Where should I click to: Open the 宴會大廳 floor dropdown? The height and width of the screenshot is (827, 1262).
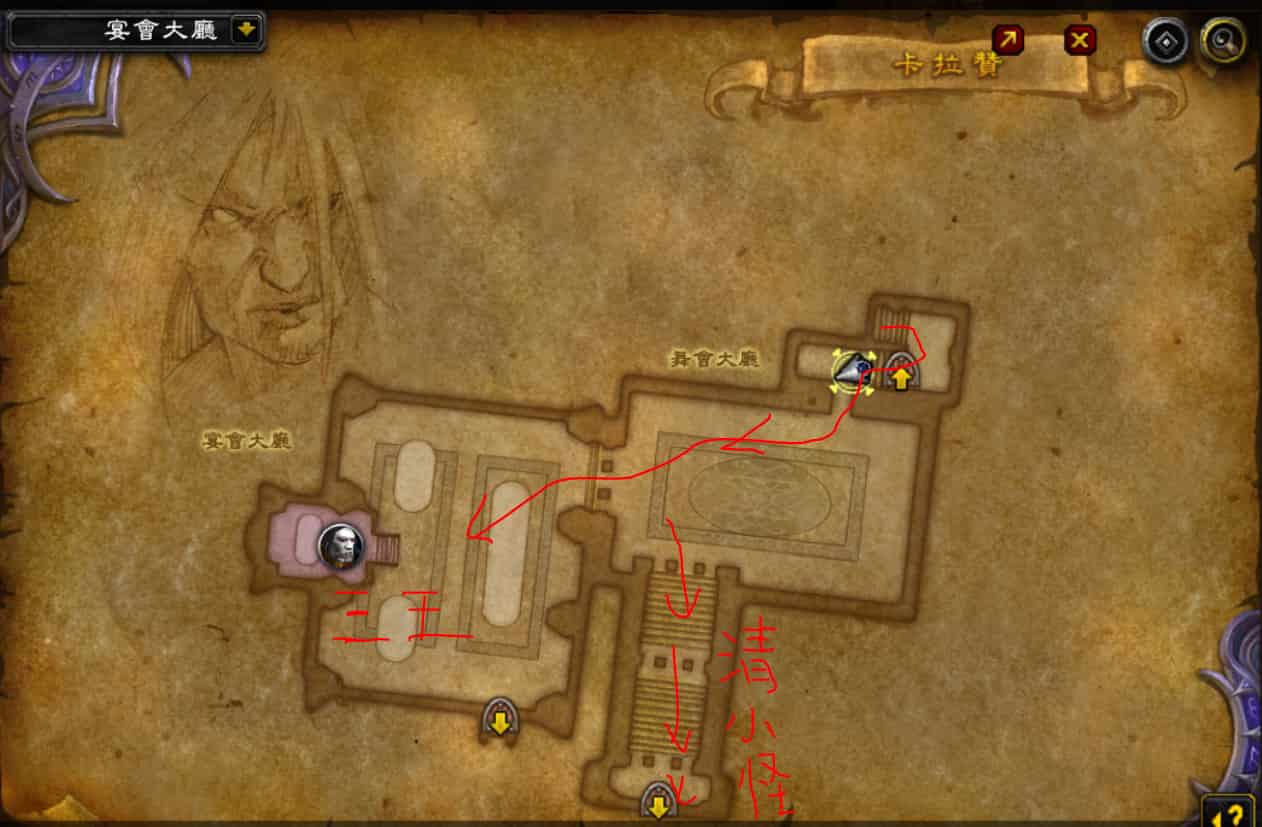click(x=245, y=30)
